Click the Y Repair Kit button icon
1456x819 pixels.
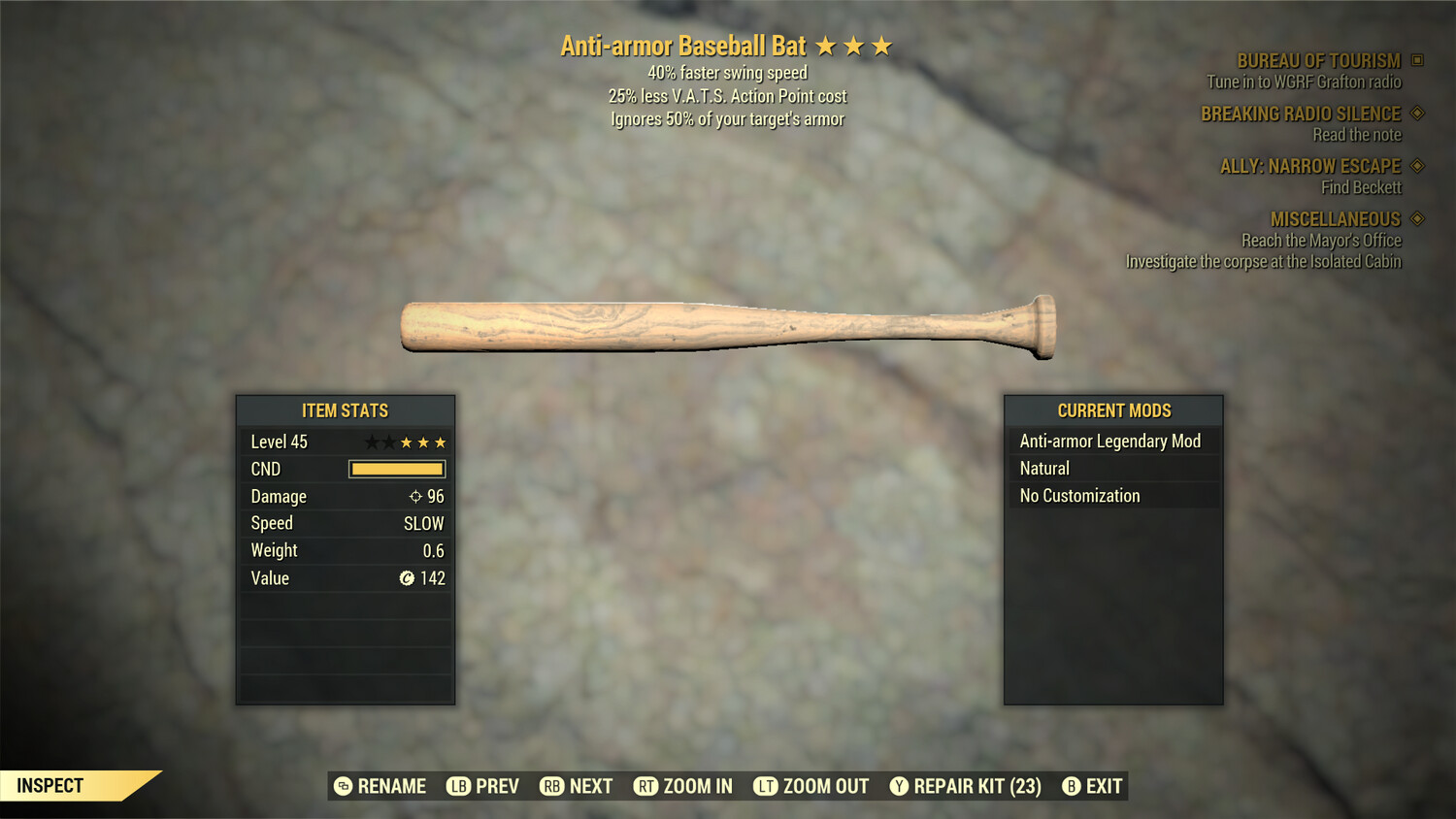coord(898,786)
